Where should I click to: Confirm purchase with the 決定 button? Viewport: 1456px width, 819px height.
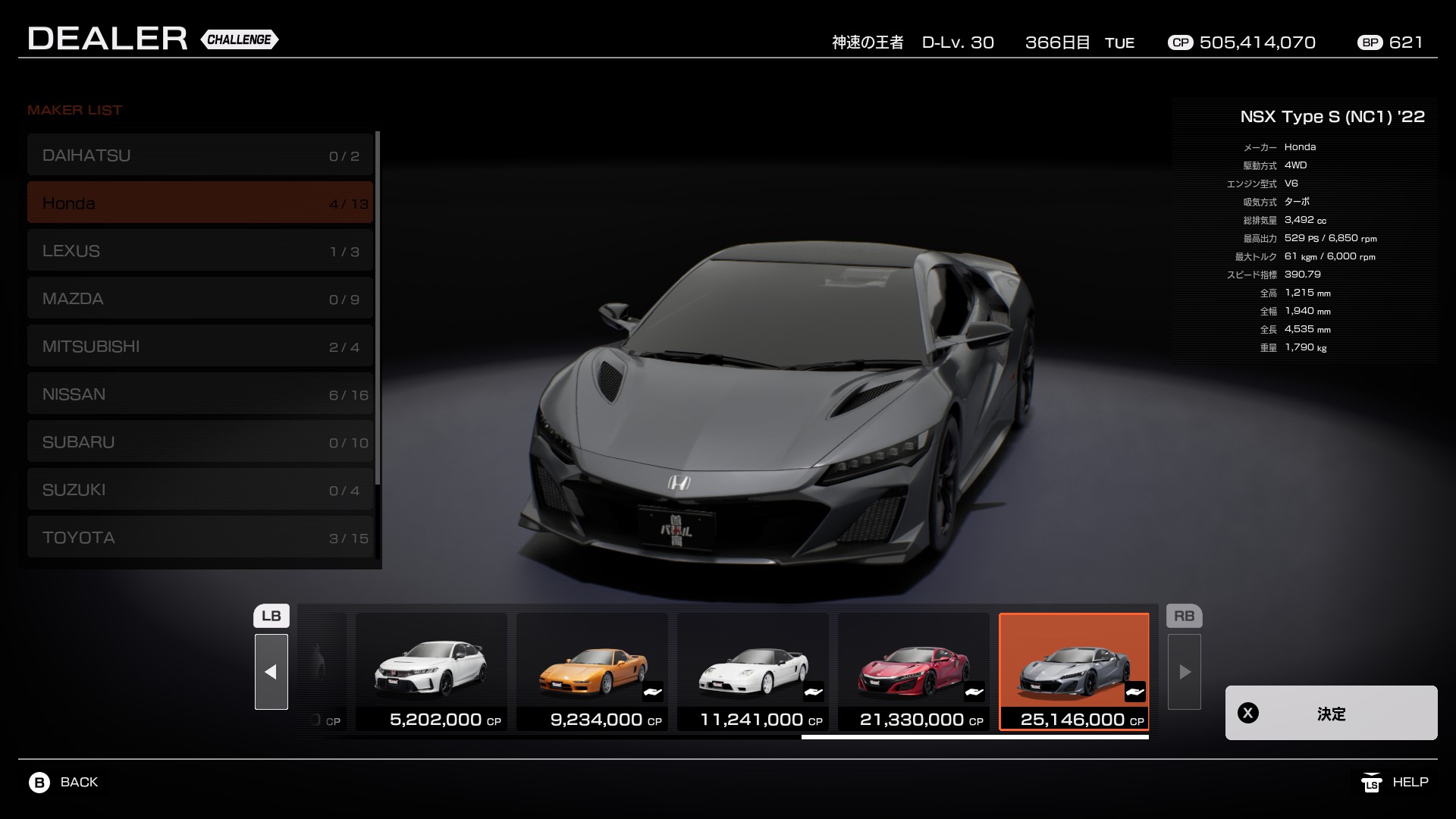click(x=1331, y=713)
